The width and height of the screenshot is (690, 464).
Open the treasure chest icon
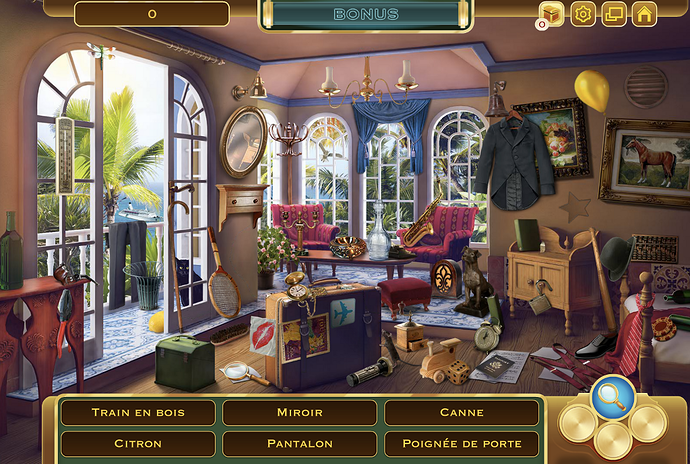(x=551, y=14)
